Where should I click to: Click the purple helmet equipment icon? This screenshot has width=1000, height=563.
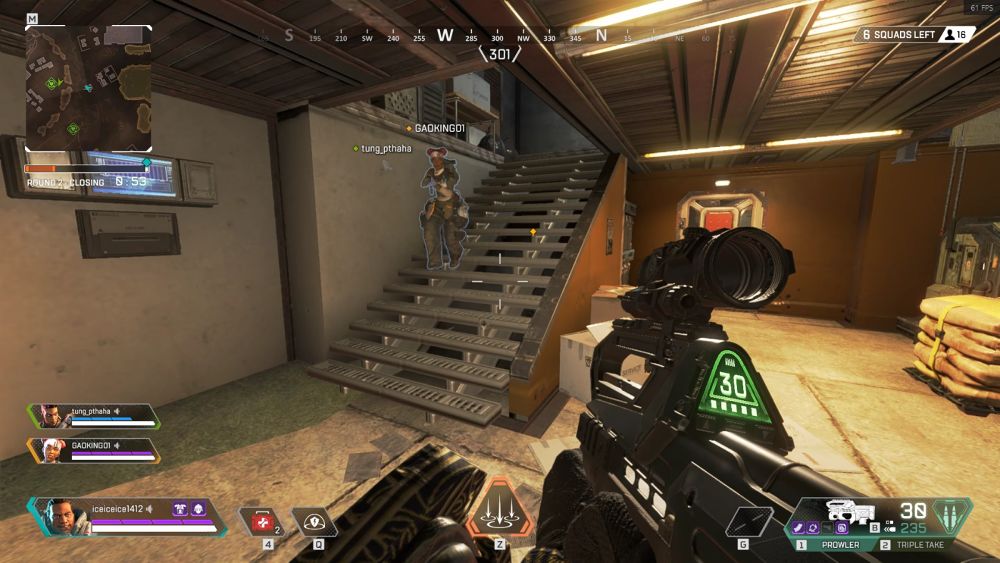[198, 509]
